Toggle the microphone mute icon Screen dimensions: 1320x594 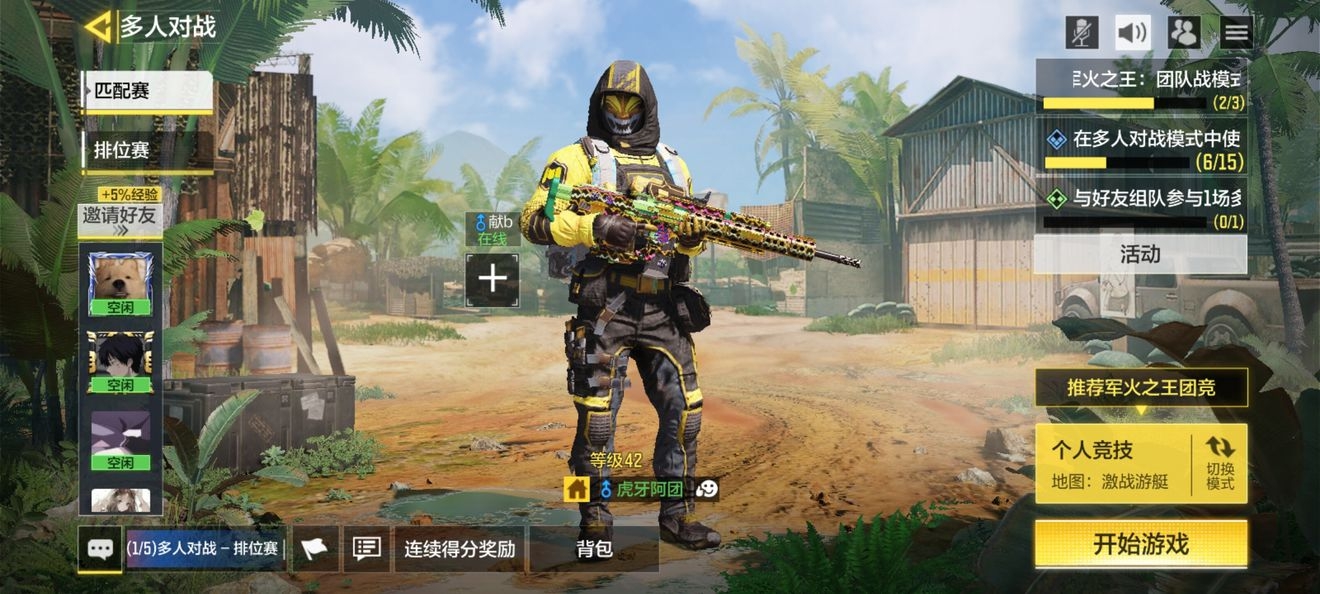(1081, 32)
